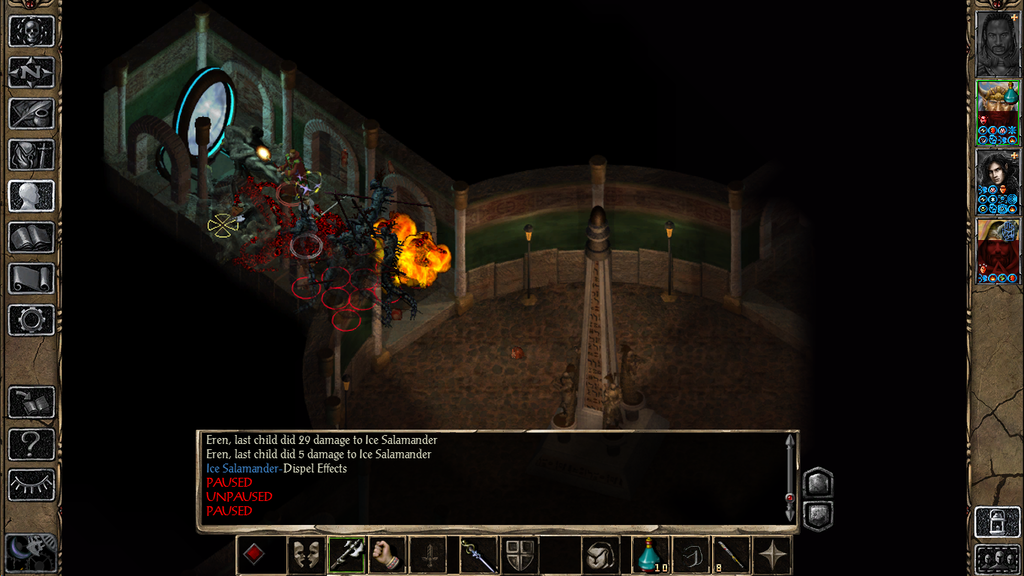Screen dimensions: 1024x576
Task: Select the bare fist weapon slot
Action: coord(387,555)
